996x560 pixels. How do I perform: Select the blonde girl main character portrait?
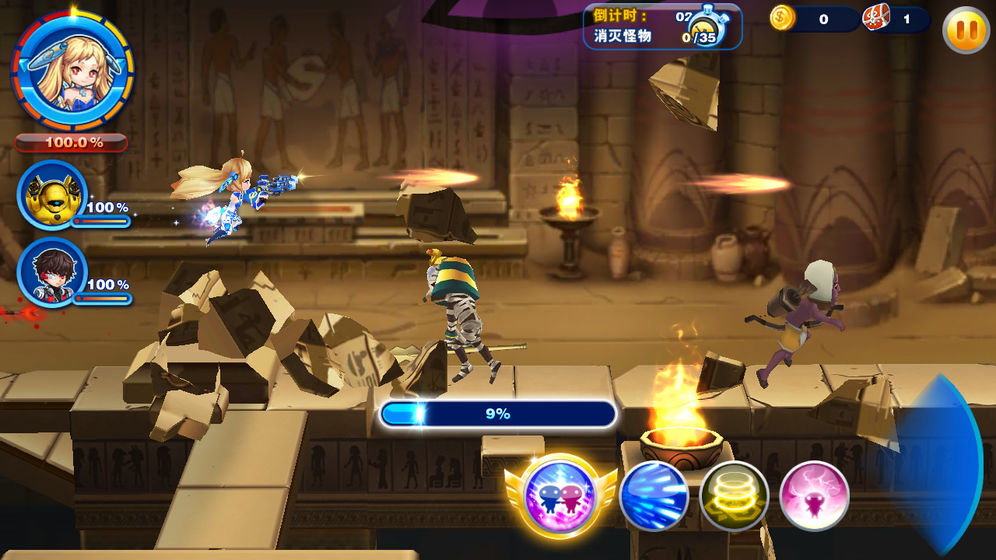[x=70, y=67]
